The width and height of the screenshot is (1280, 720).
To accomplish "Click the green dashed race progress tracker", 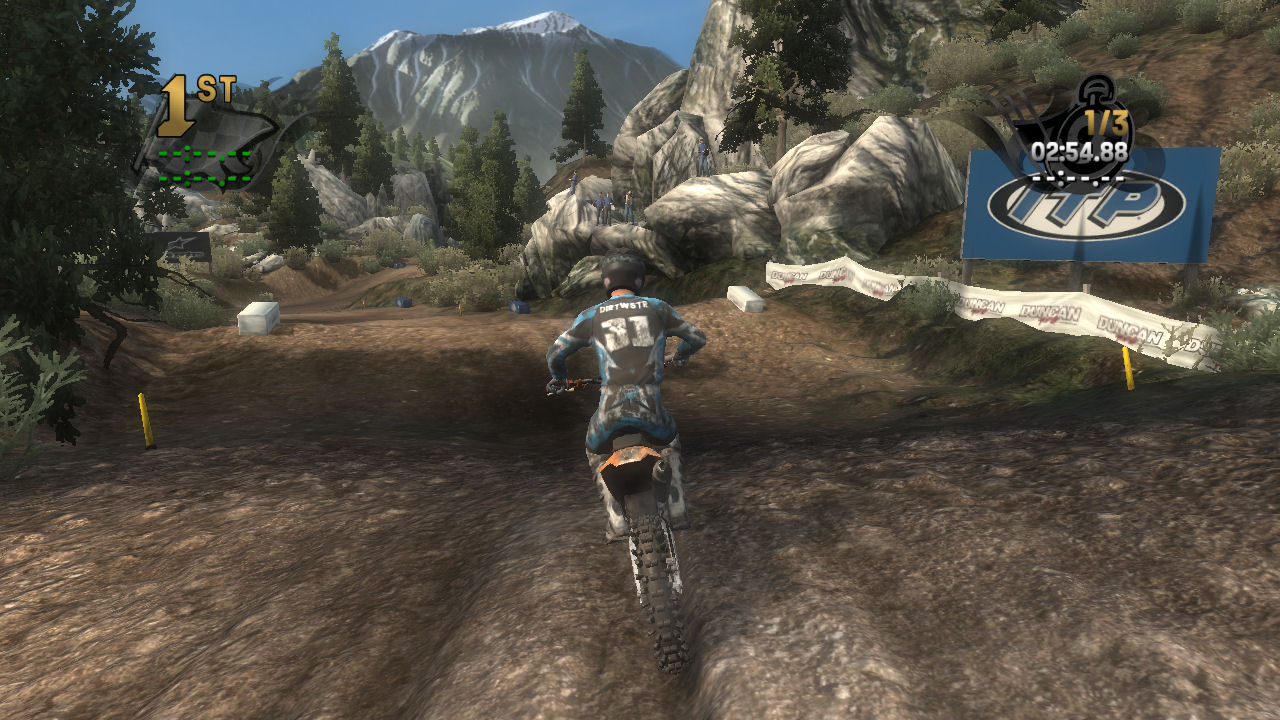I will coord(204,166).
